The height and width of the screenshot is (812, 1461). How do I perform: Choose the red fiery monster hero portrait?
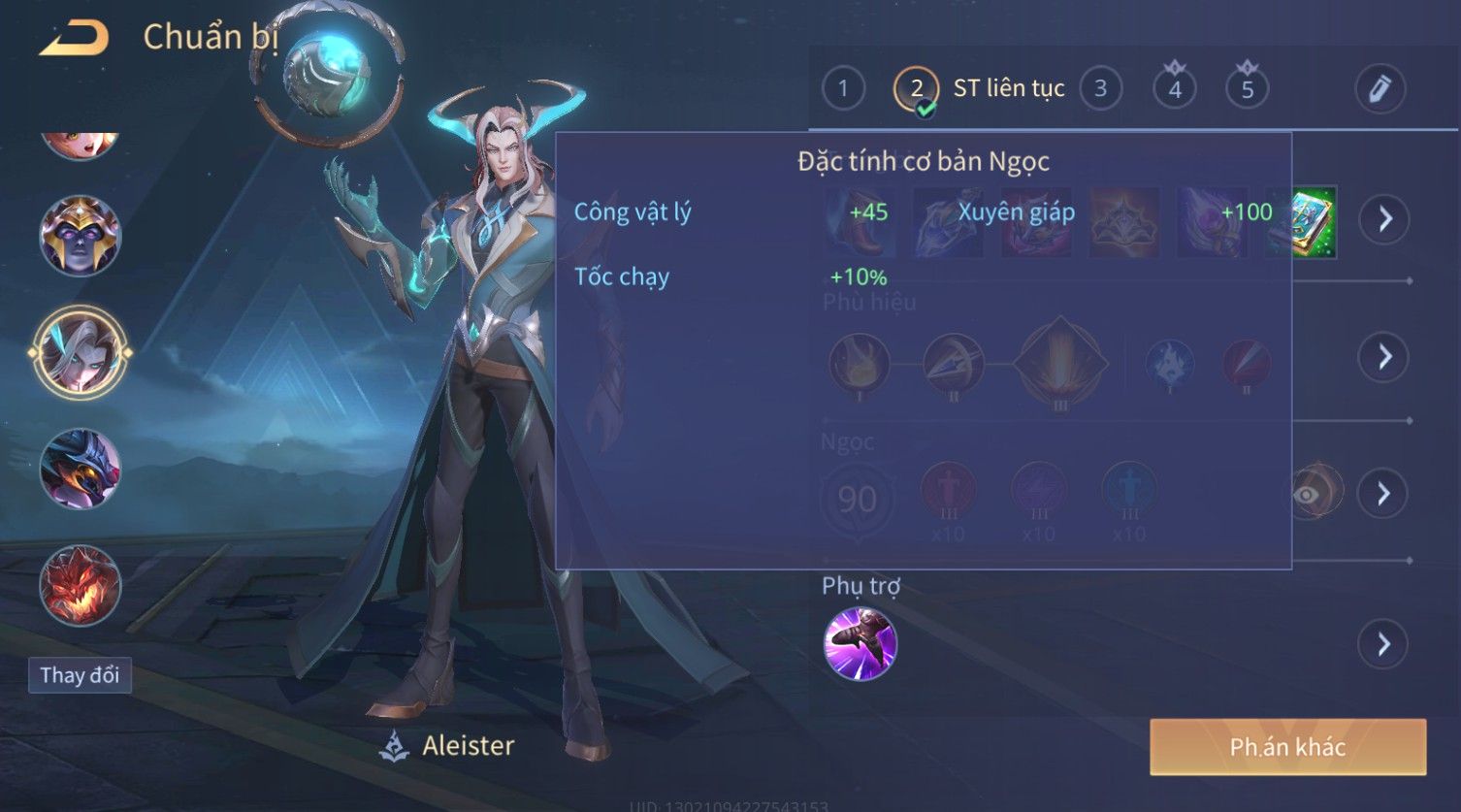click(80, 586)
